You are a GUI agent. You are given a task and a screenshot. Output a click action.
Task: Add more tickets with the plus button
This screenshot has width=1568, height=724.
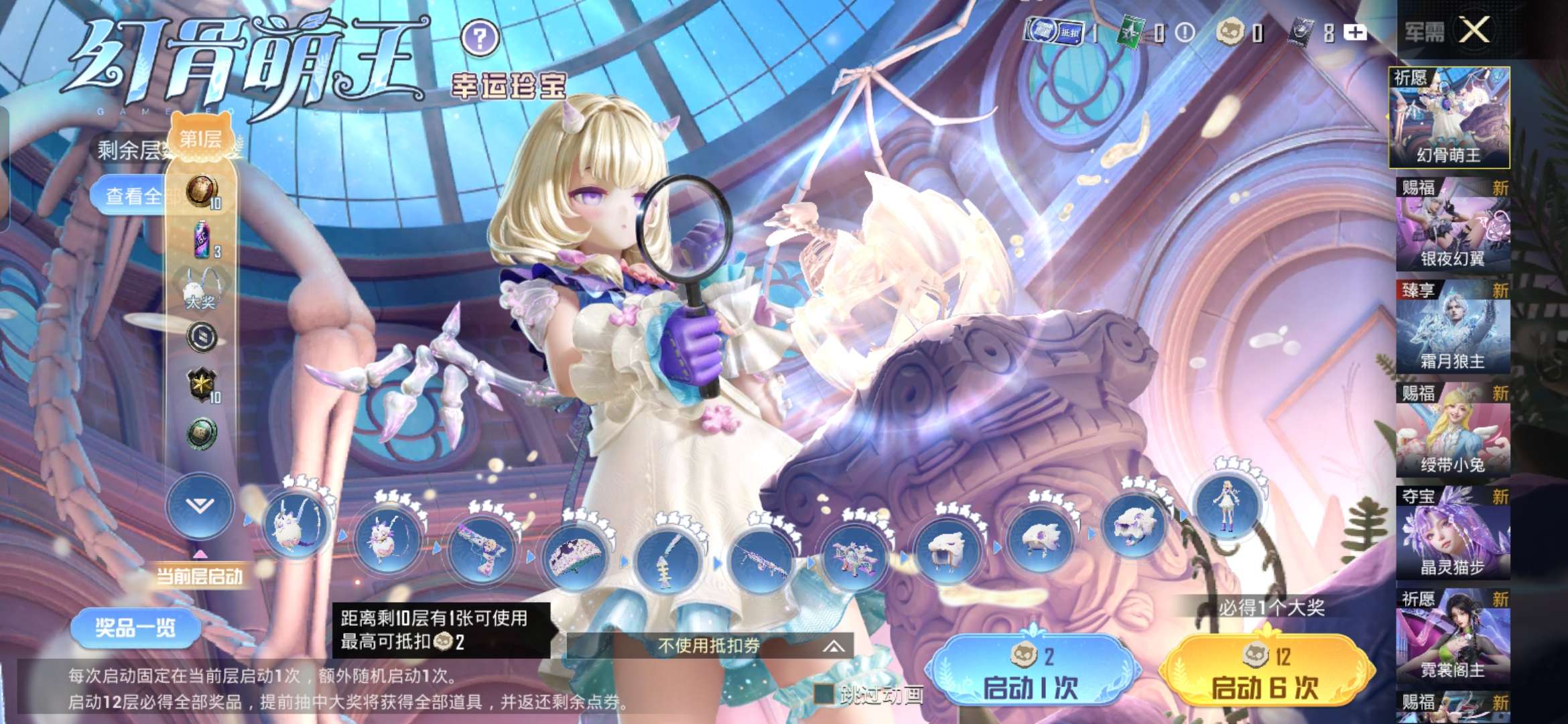[x=1355, y=32]
